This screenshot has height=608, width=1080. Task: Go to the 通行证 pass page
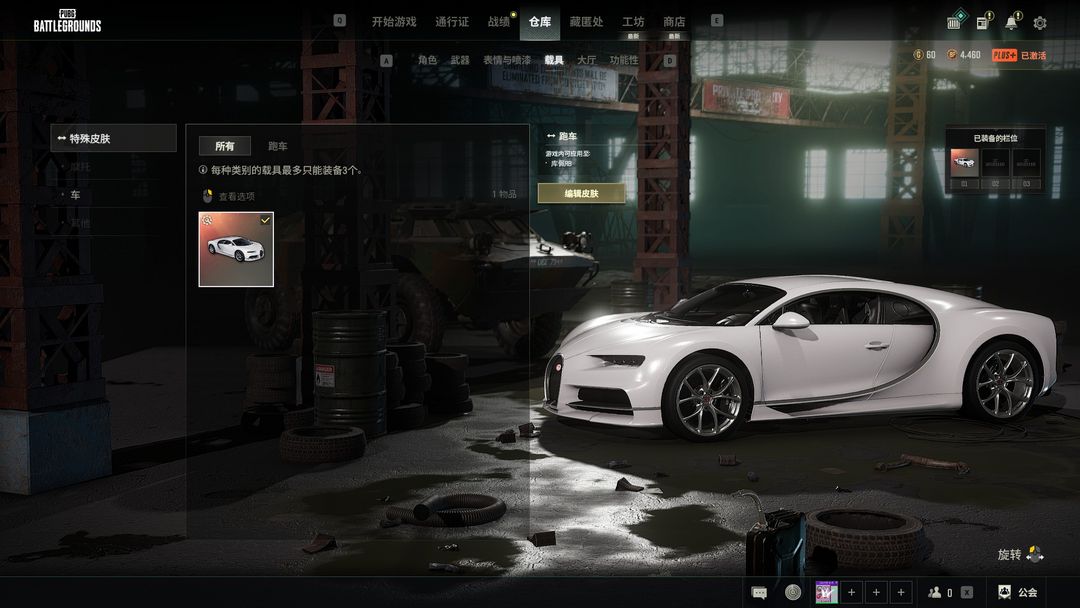point(452,22)
